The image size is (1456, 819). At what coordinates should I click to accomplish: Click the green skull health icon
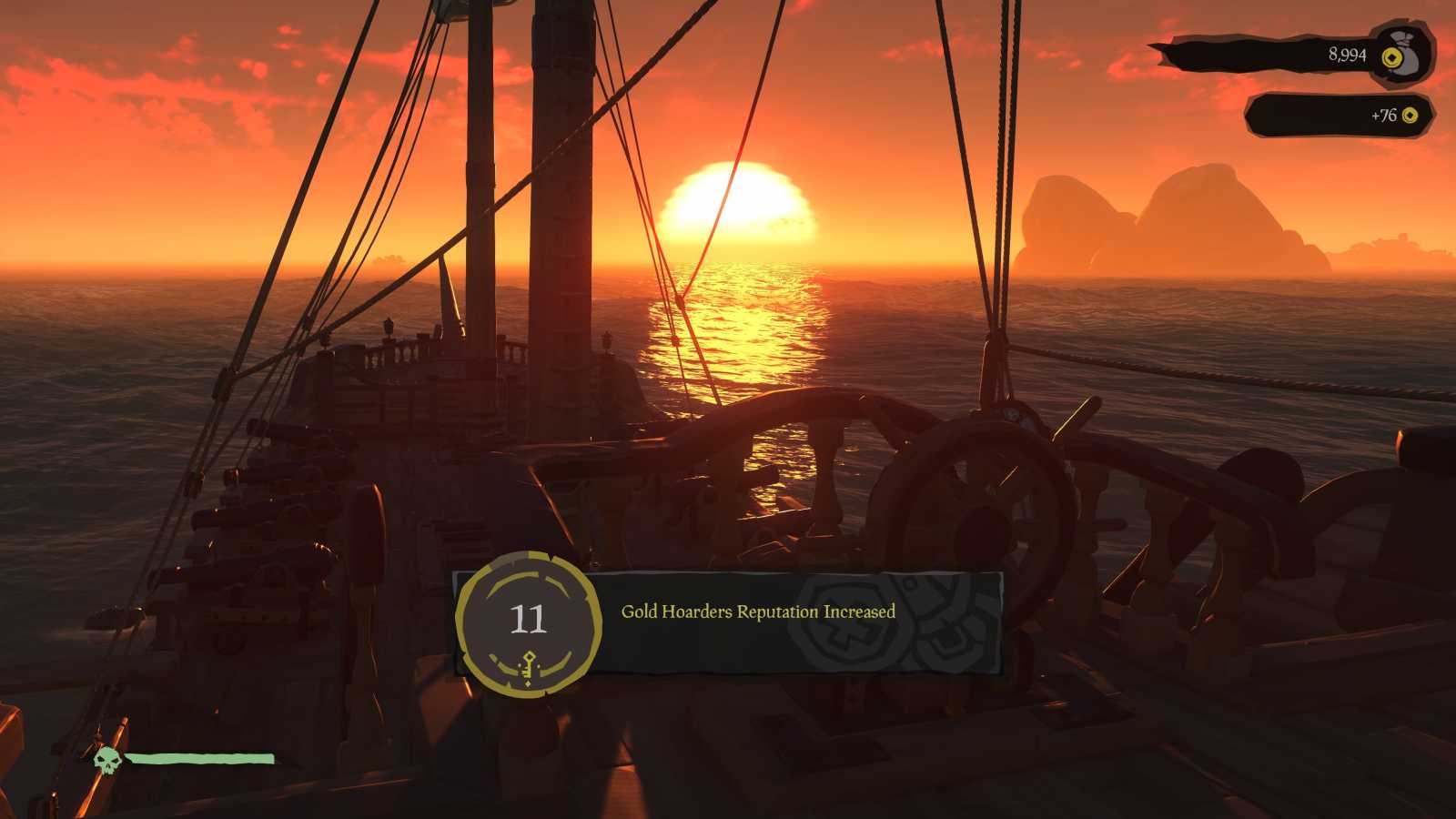[x=107, y=761]
